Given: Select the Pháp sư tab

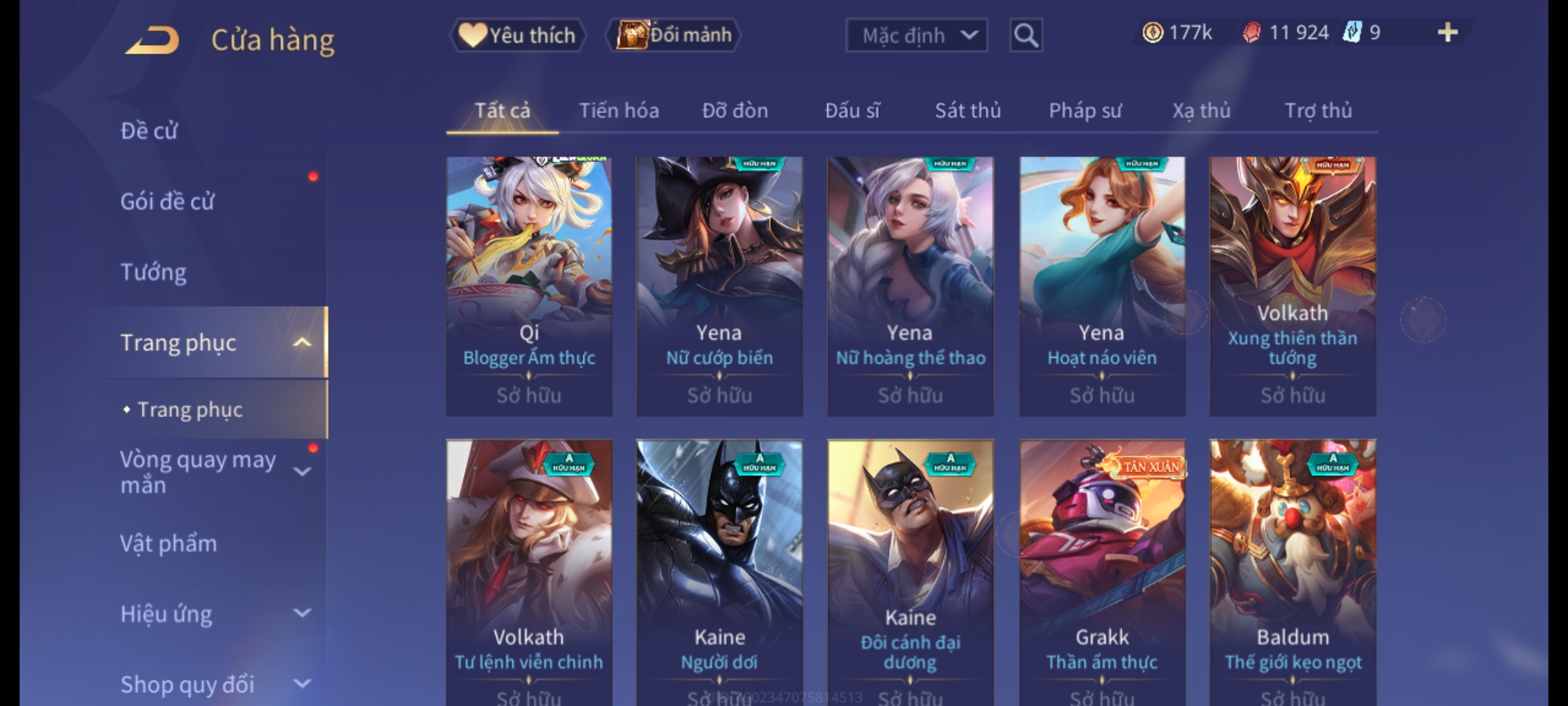Looking at the screenshot, I should (x=1085, y=110).
